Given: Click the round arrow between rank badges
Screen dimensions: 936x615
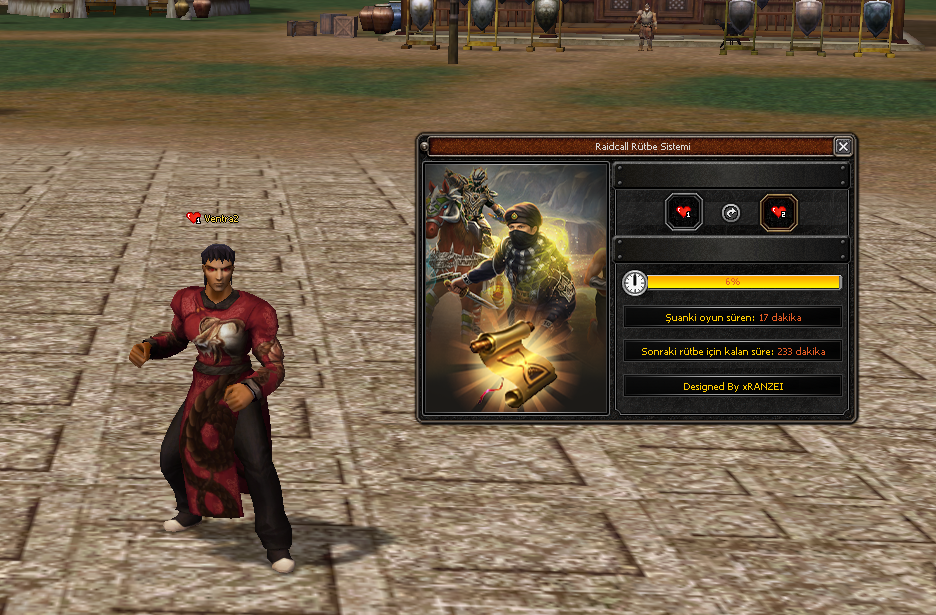Looking at the screenshot, I should tap(731, 213).
